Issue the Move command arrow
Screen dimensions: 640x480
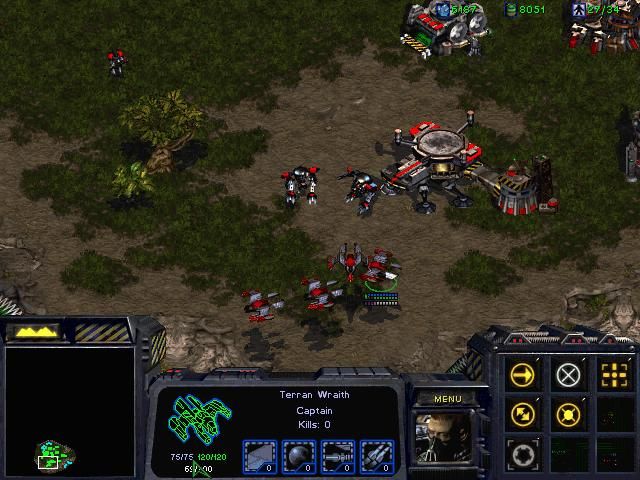523,374
